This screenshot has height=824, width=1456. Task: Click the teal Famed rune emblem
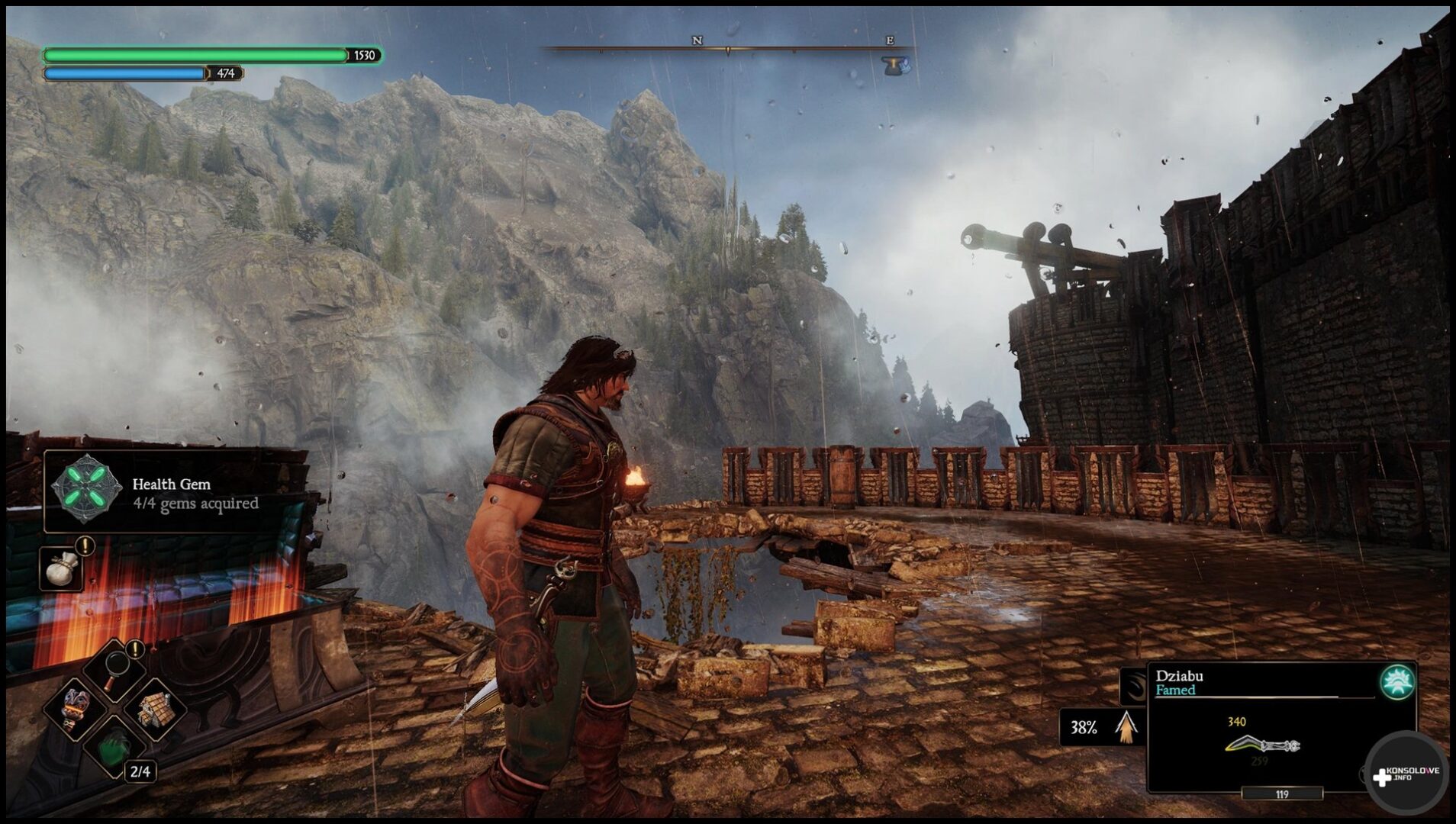[1397, 683]
